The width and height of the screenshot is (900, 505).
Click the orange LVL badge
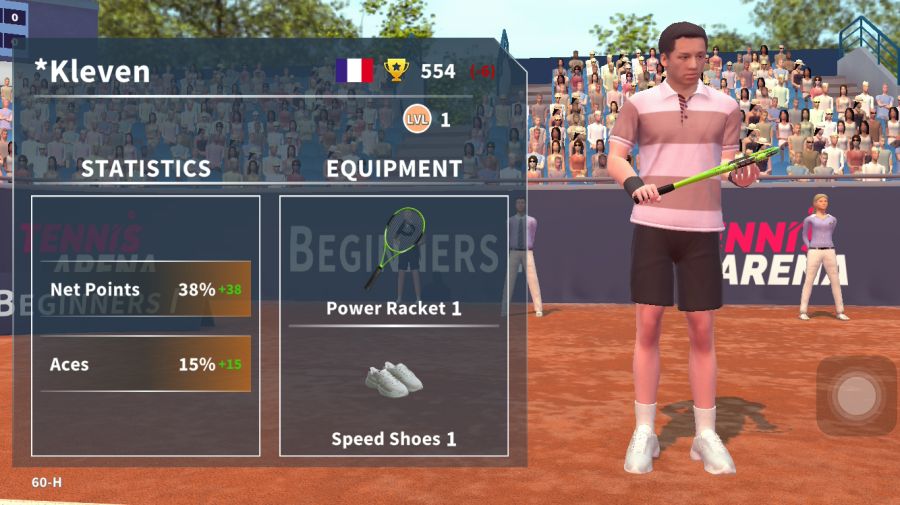click(x=417, y=120)
